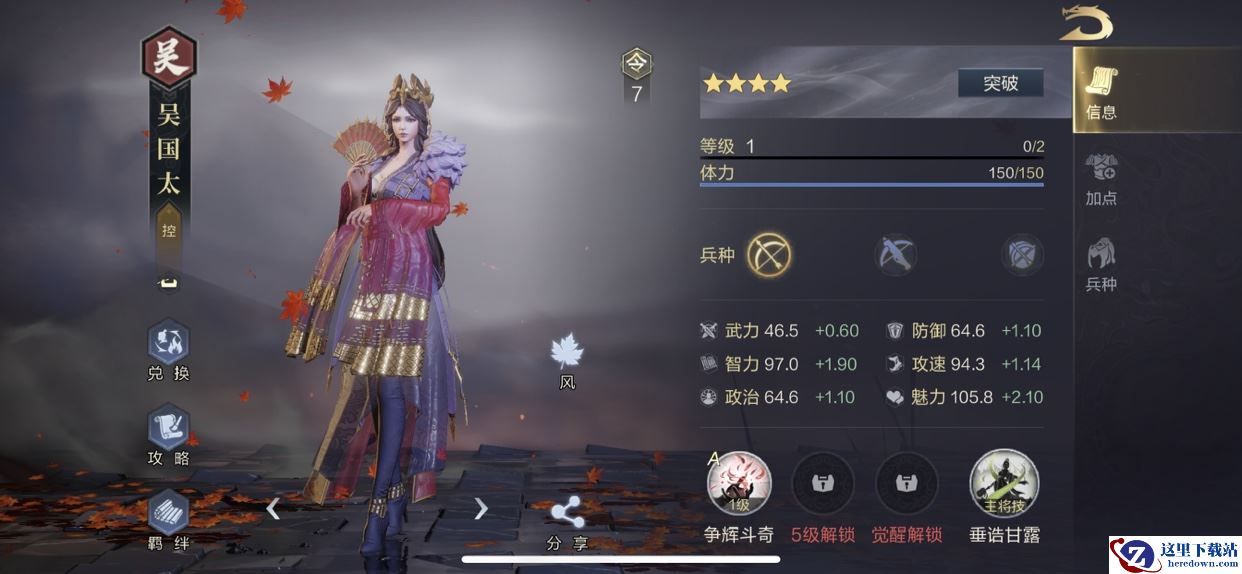This screenshot has width=1242, height=574.
Task: Switch to the 信息 info tab
Action: point(1101,92)
